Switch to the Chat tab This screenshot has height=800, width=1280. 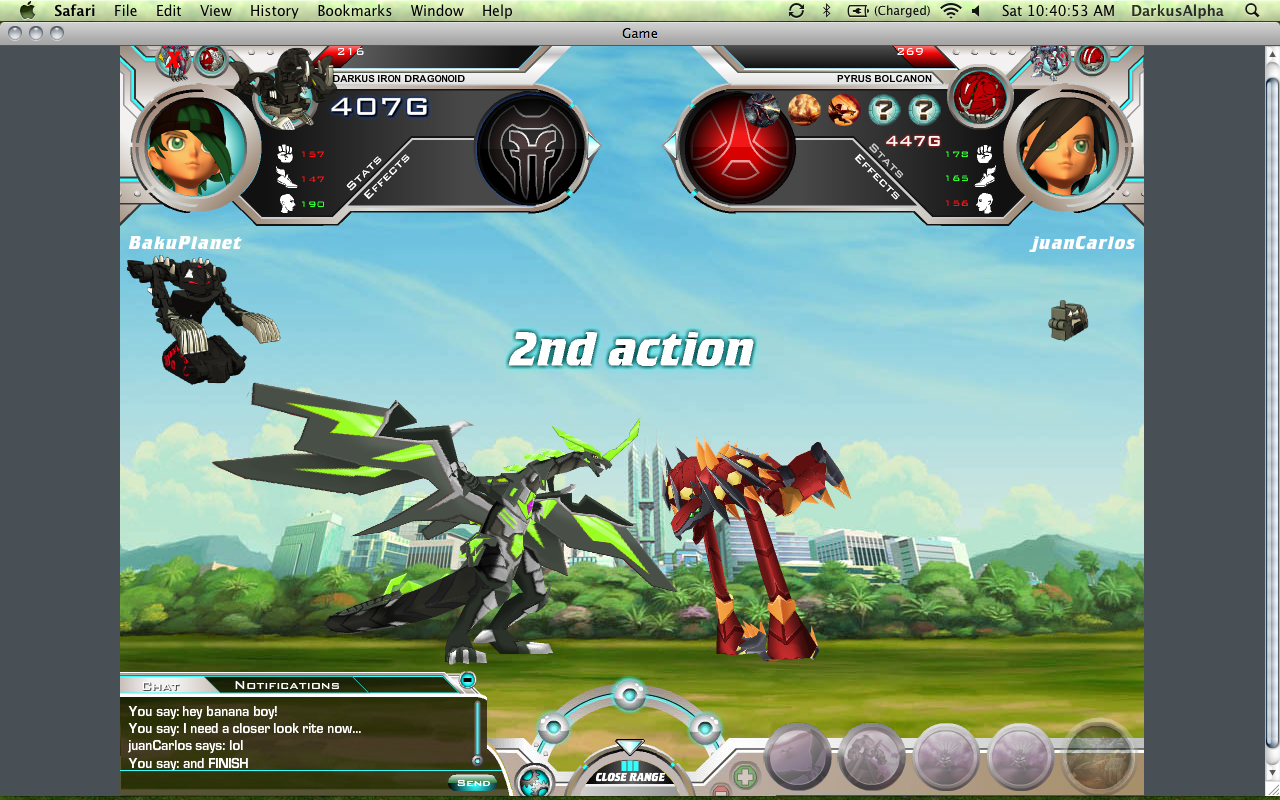pos(161,686)
